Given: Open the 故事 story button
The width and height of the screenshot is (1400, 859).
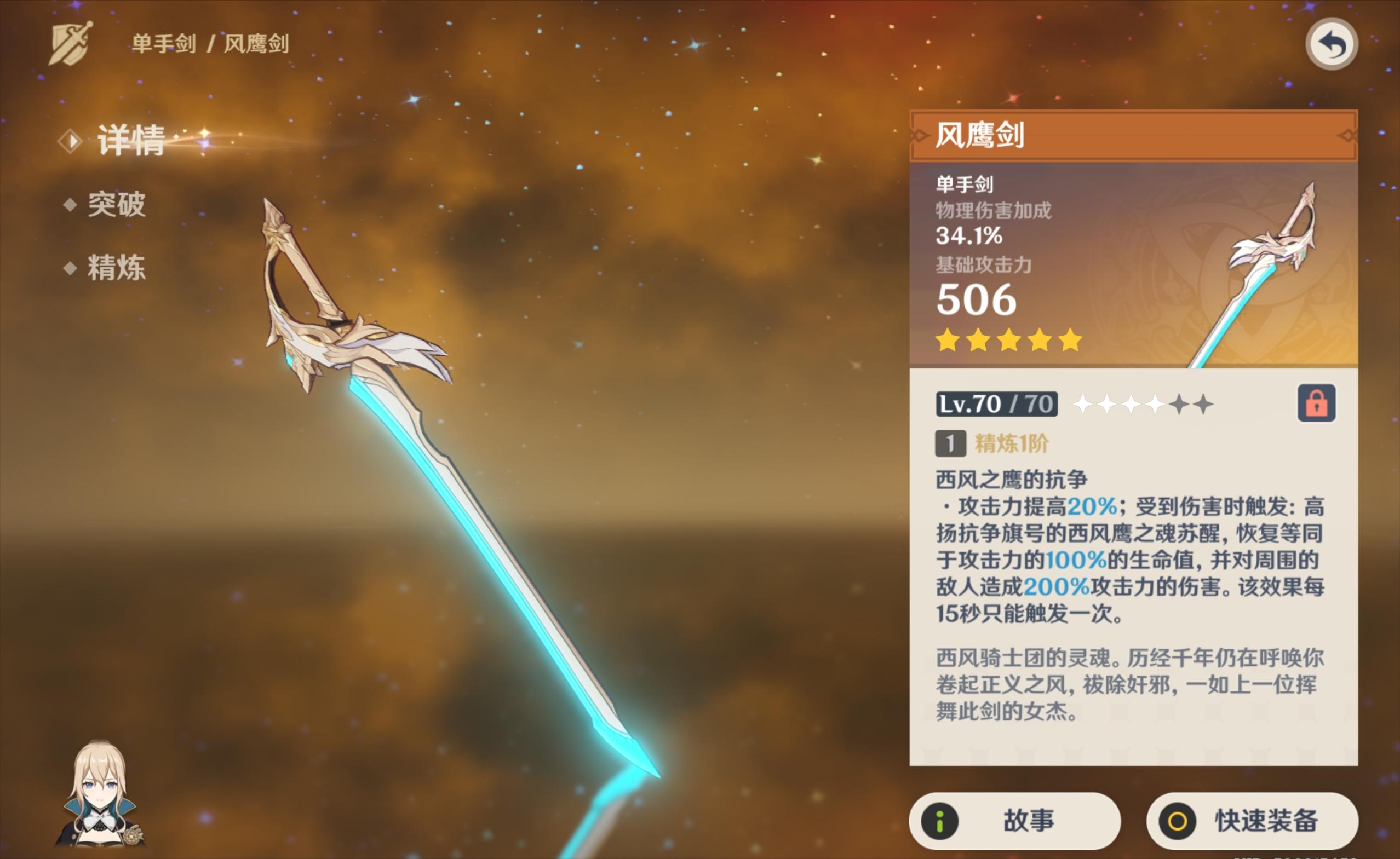Looking at the screenshot, I should [x=1014, y=821].
